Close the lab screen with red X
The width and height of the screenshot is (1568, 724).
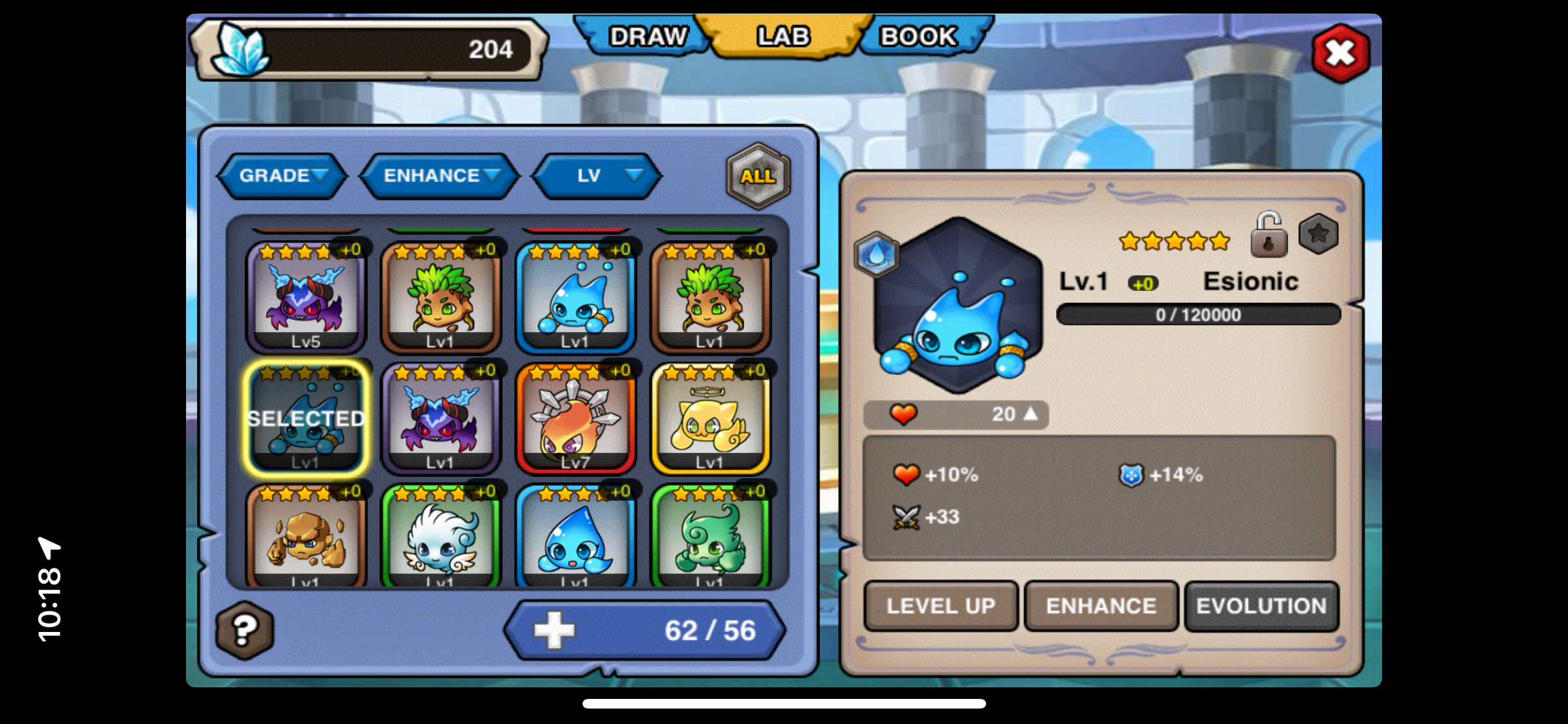click(1341, 53)
